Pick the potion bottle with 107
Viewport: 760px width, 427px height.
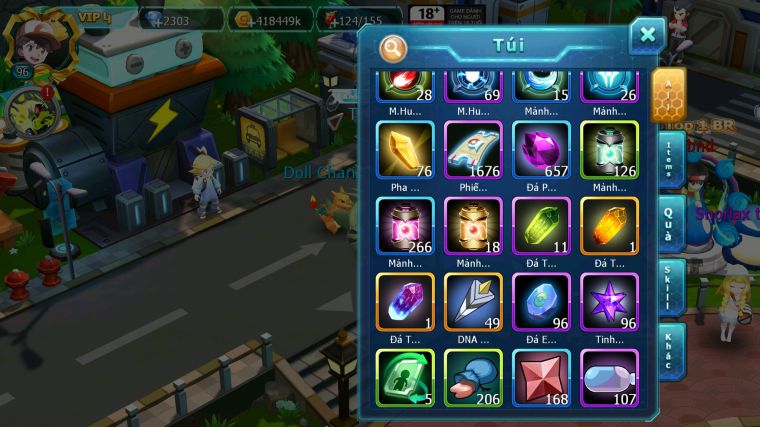(609, 376)
